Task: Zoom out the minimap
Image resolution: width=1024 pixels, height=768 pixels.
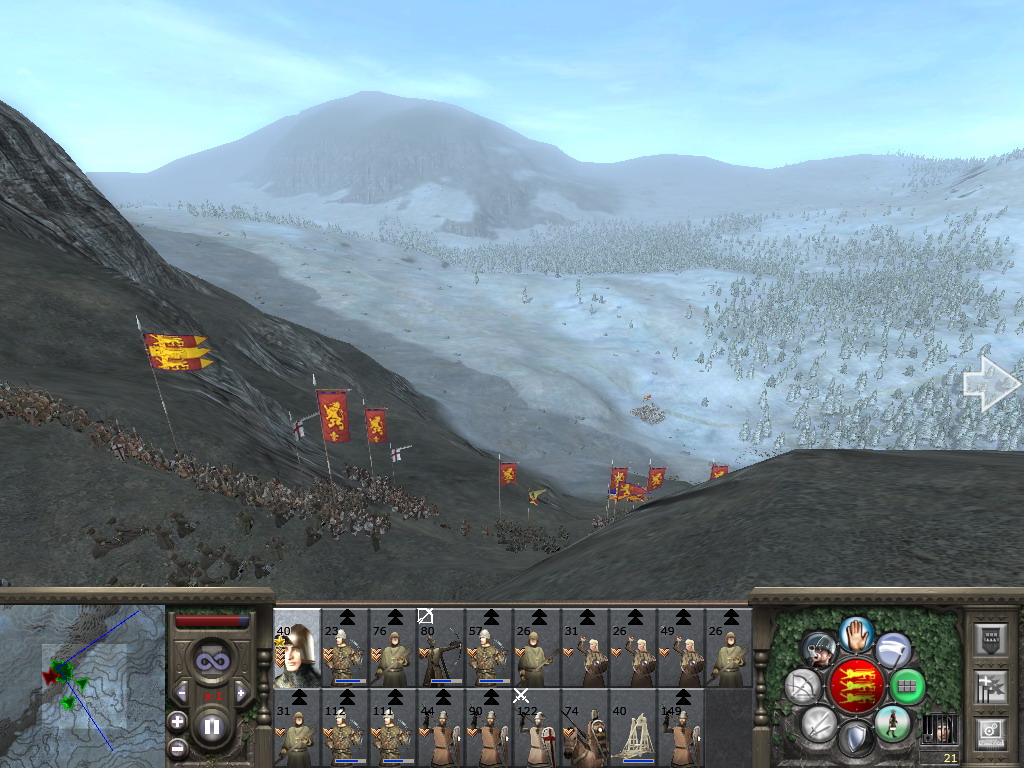Action: tap(177, 747)
